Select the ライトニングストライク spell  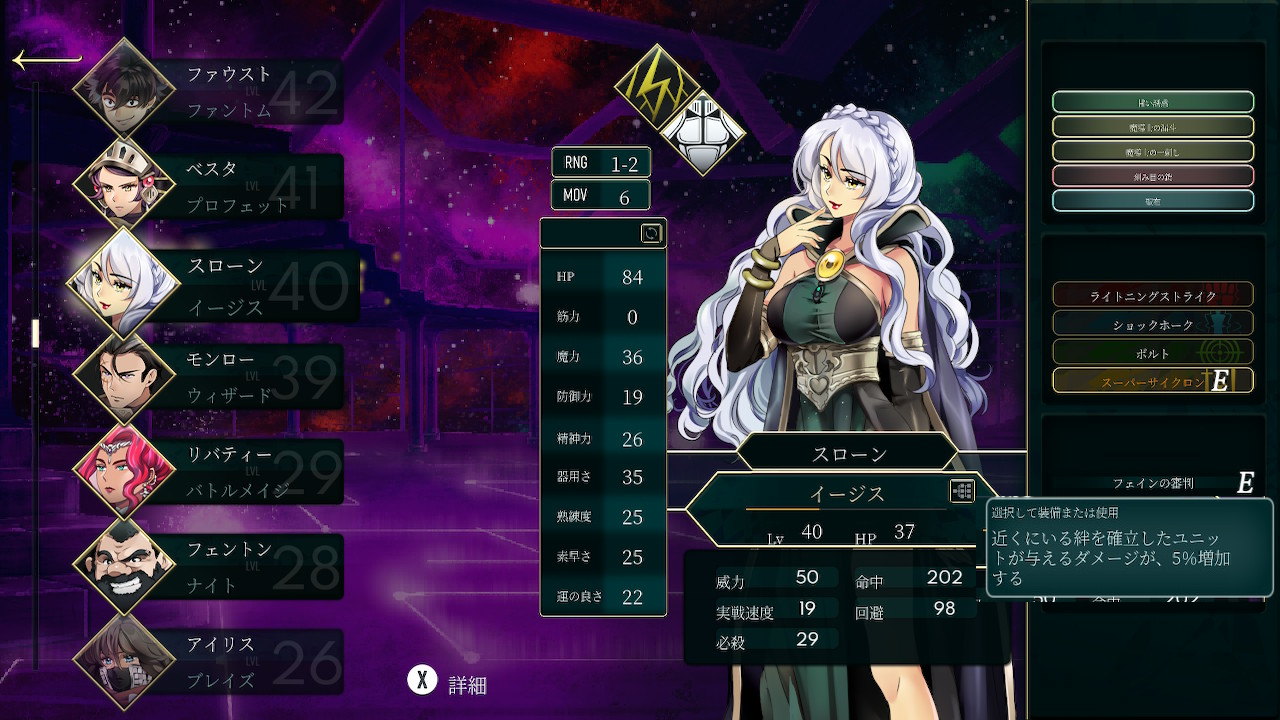tap(1152, 296)
